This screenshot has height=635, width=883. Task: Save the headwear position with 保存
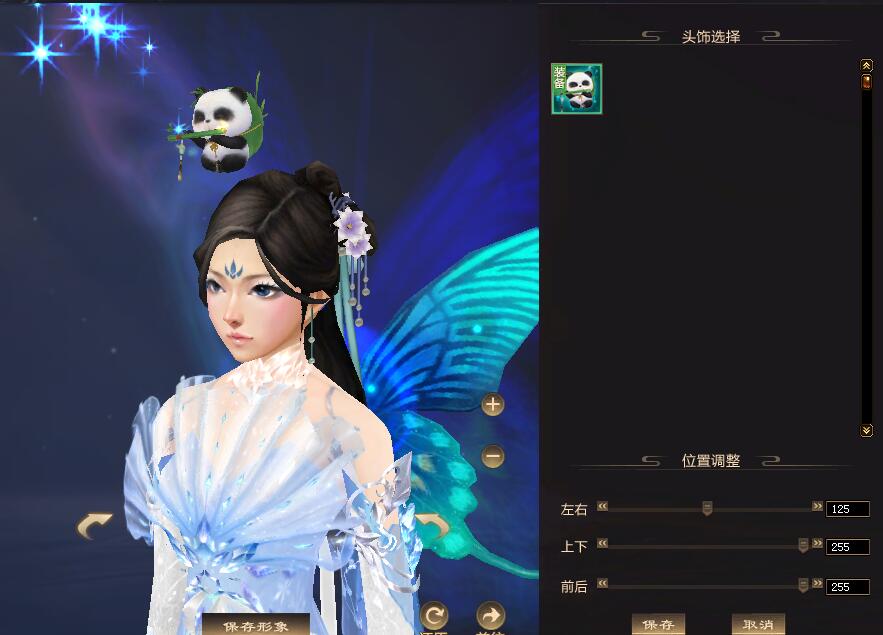[x=658, y=625]
